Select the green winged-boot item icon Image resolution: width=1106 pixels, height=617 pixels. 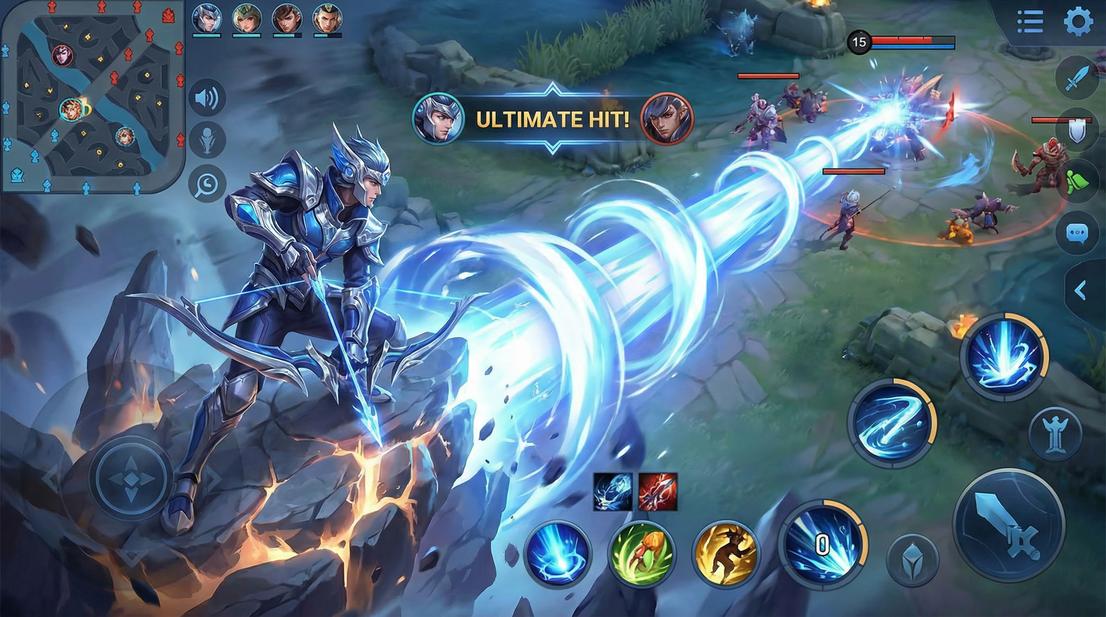1077,181
